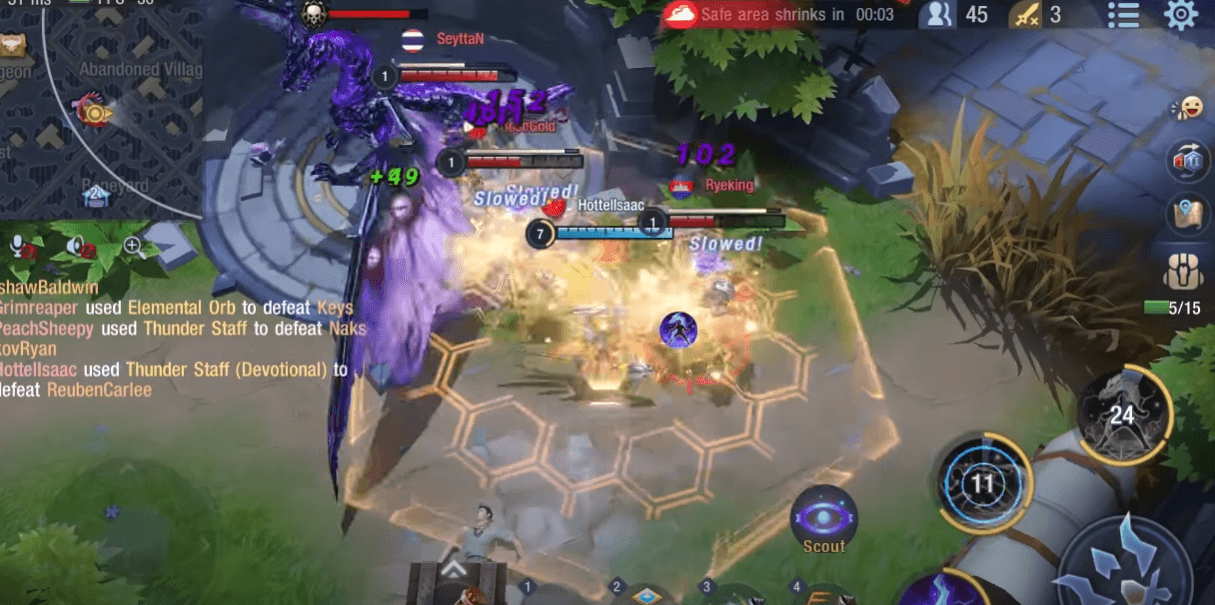The height and width of the screenshot is (605, 1215).
Task: Open the settings gear menu
Action: tap(1181, 15)
